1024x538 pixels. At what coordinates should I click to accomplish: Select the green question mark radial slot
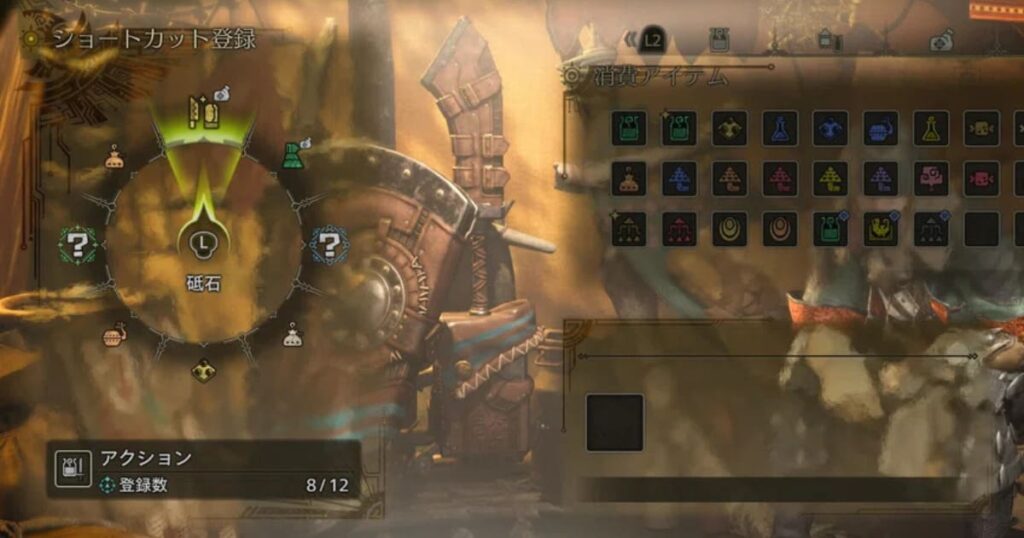(76, 243)
